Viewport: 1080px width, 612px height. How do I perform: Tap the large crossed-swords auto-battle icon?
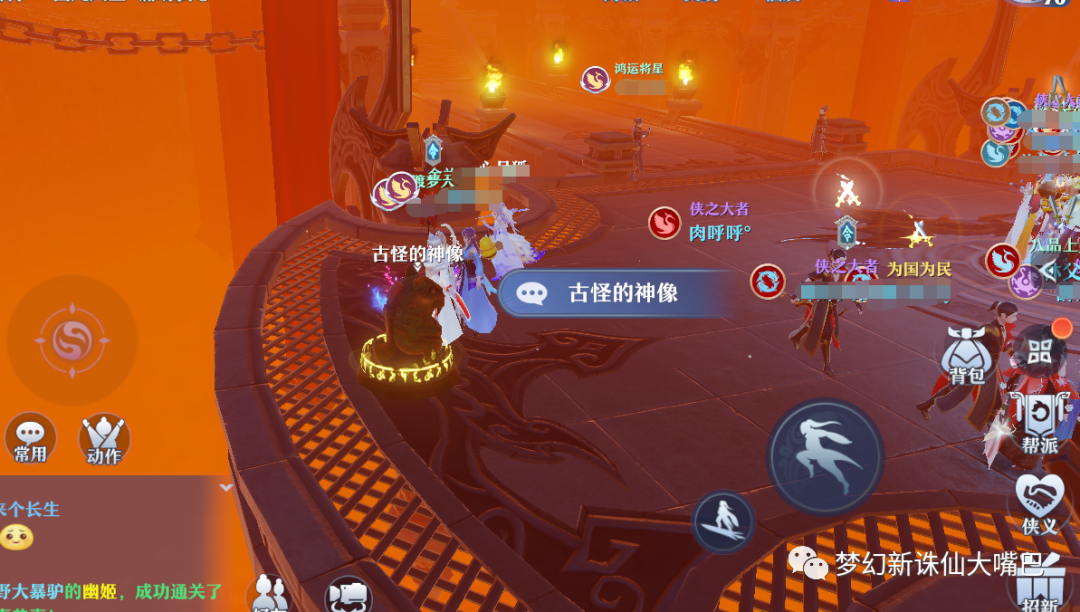coord(847,189)
